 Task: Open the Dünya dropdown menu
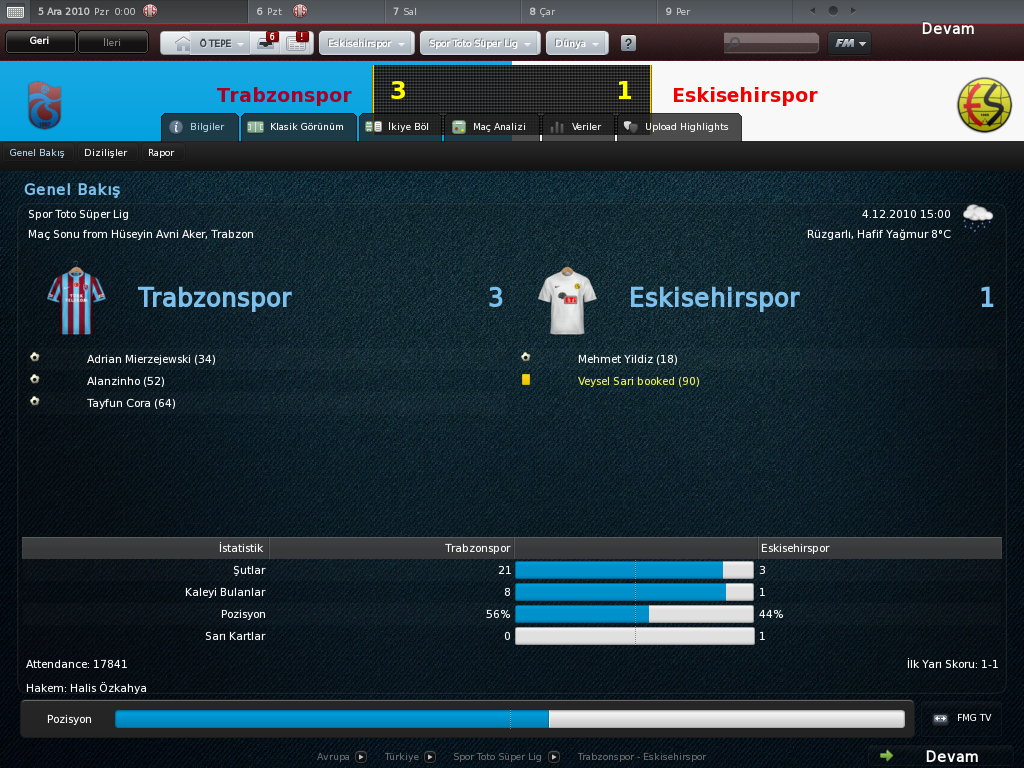(577, 44)
